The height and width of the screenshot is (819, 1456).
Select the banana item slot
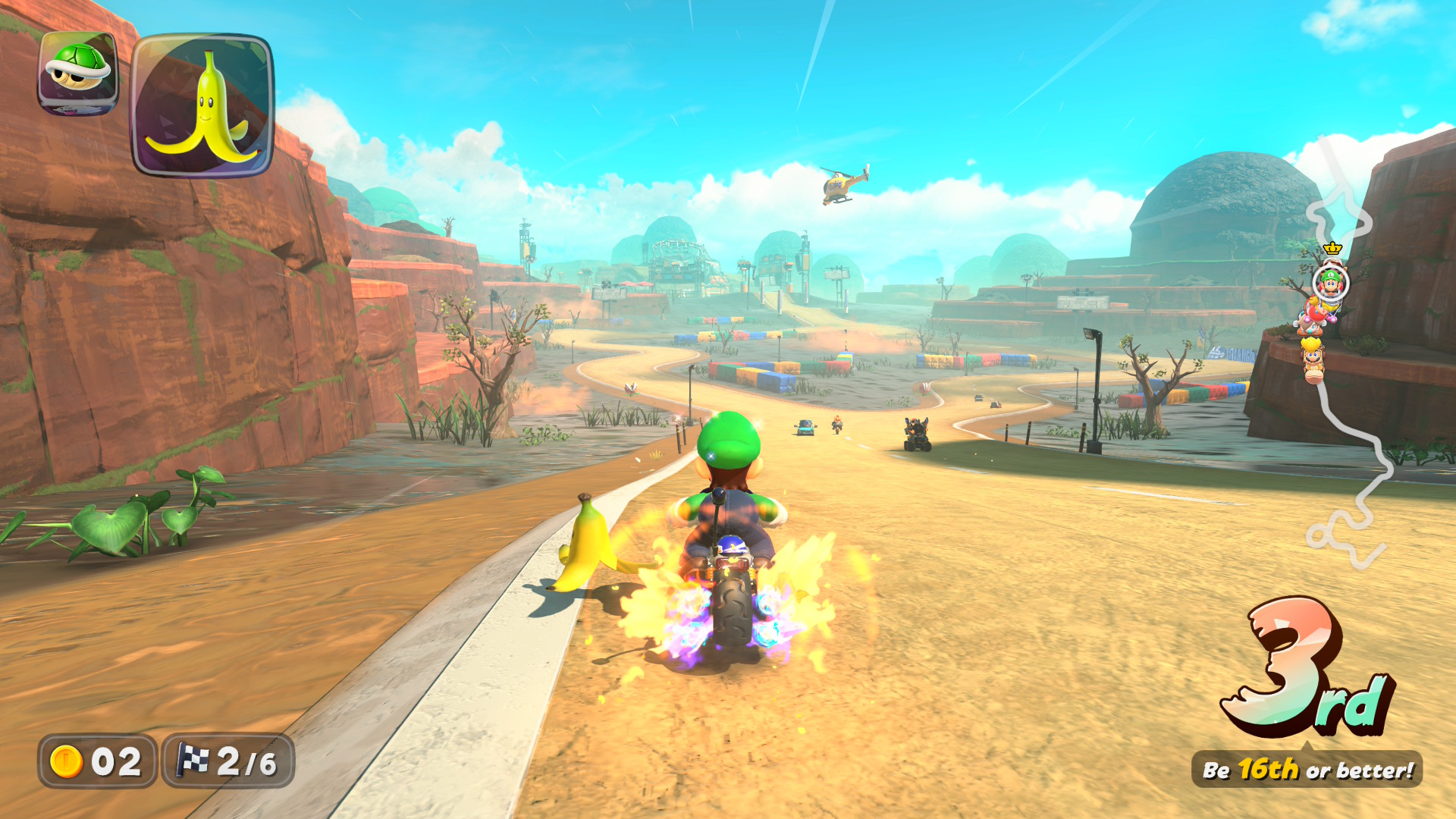[x=202, y=105]
